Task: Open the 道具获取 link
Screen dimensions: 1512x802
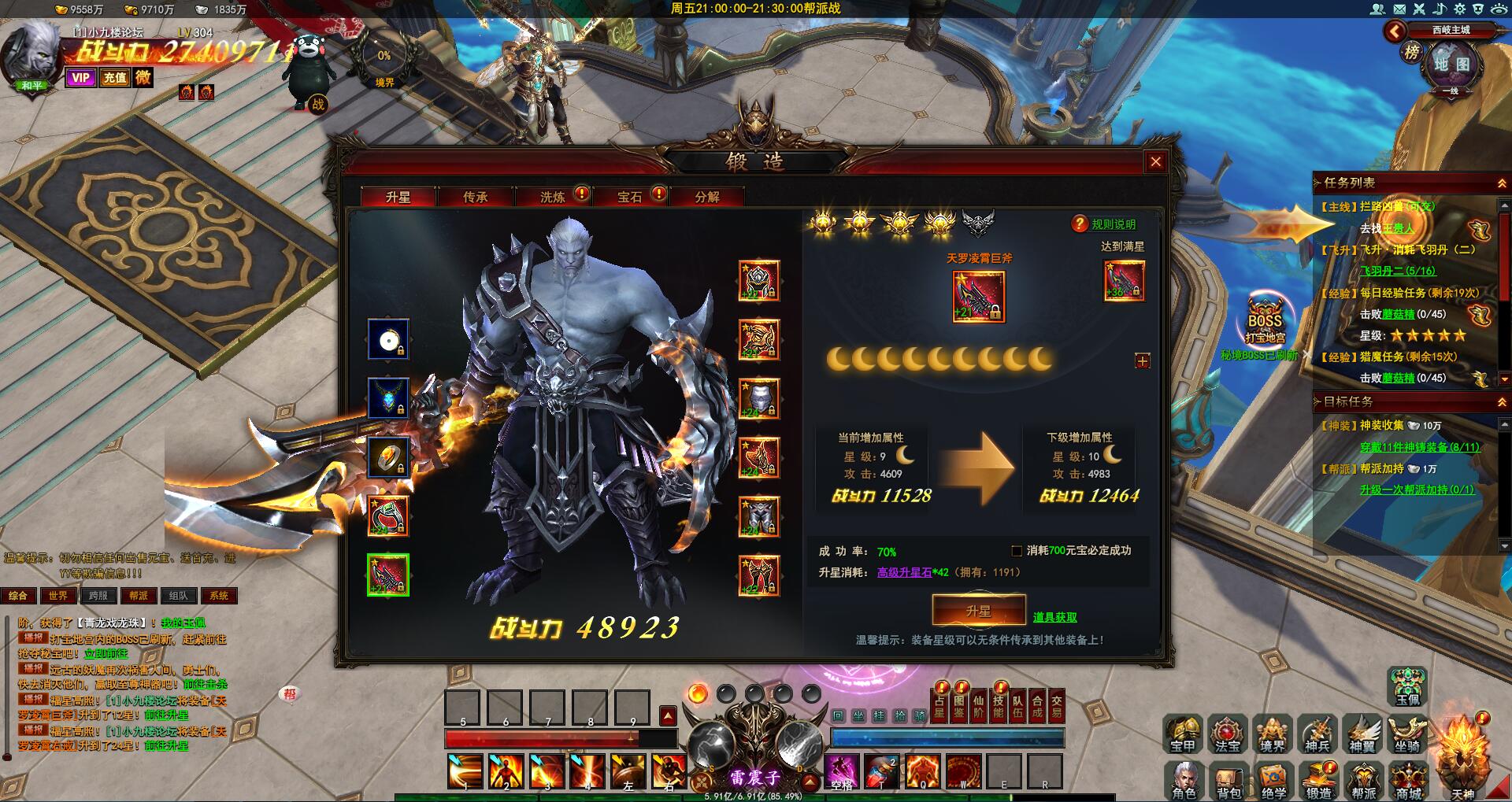Action: click(x=1054, y=618)
